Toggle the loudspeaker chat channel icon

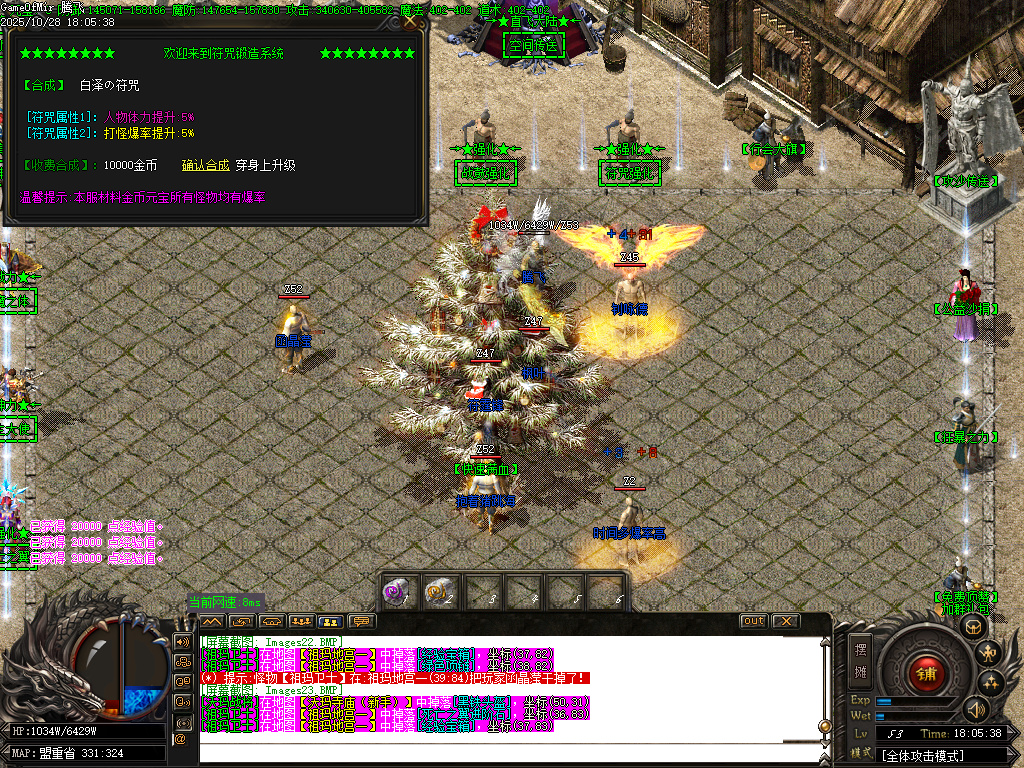pos(183,641)
